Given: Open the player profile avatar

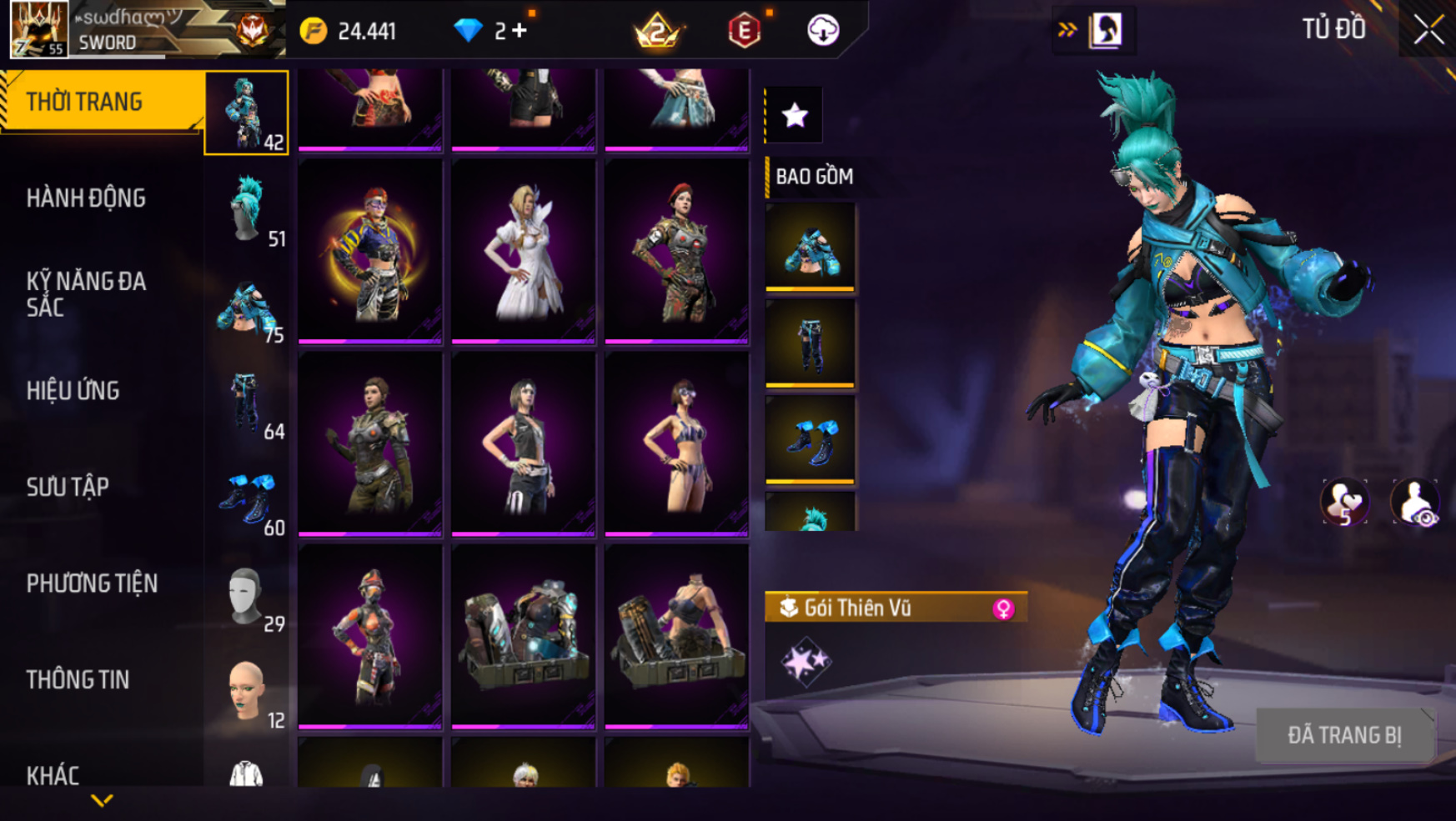Looking at the screenshot, I should 38,29.
